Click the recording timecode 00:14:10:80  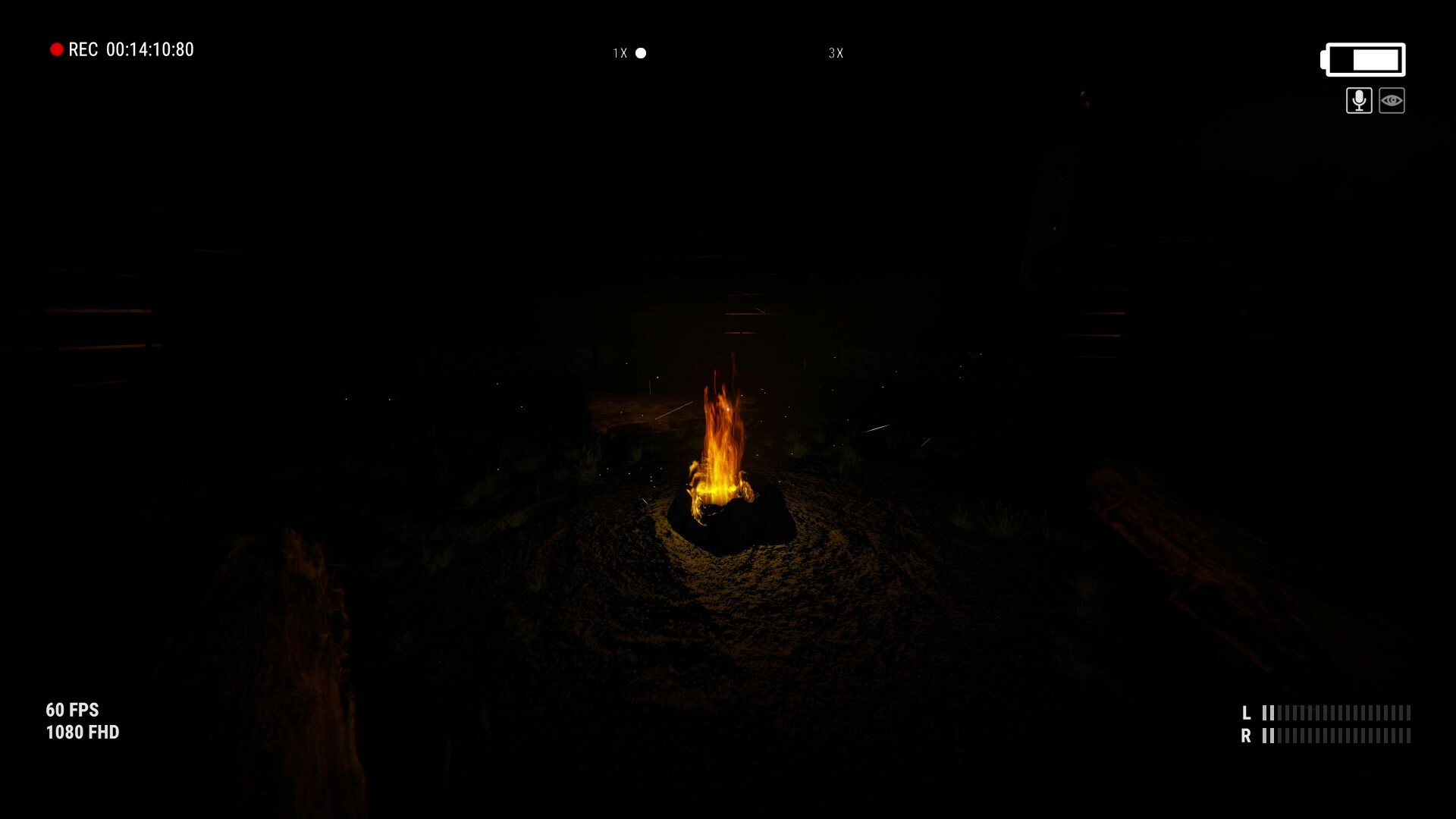tap(149, 50)
